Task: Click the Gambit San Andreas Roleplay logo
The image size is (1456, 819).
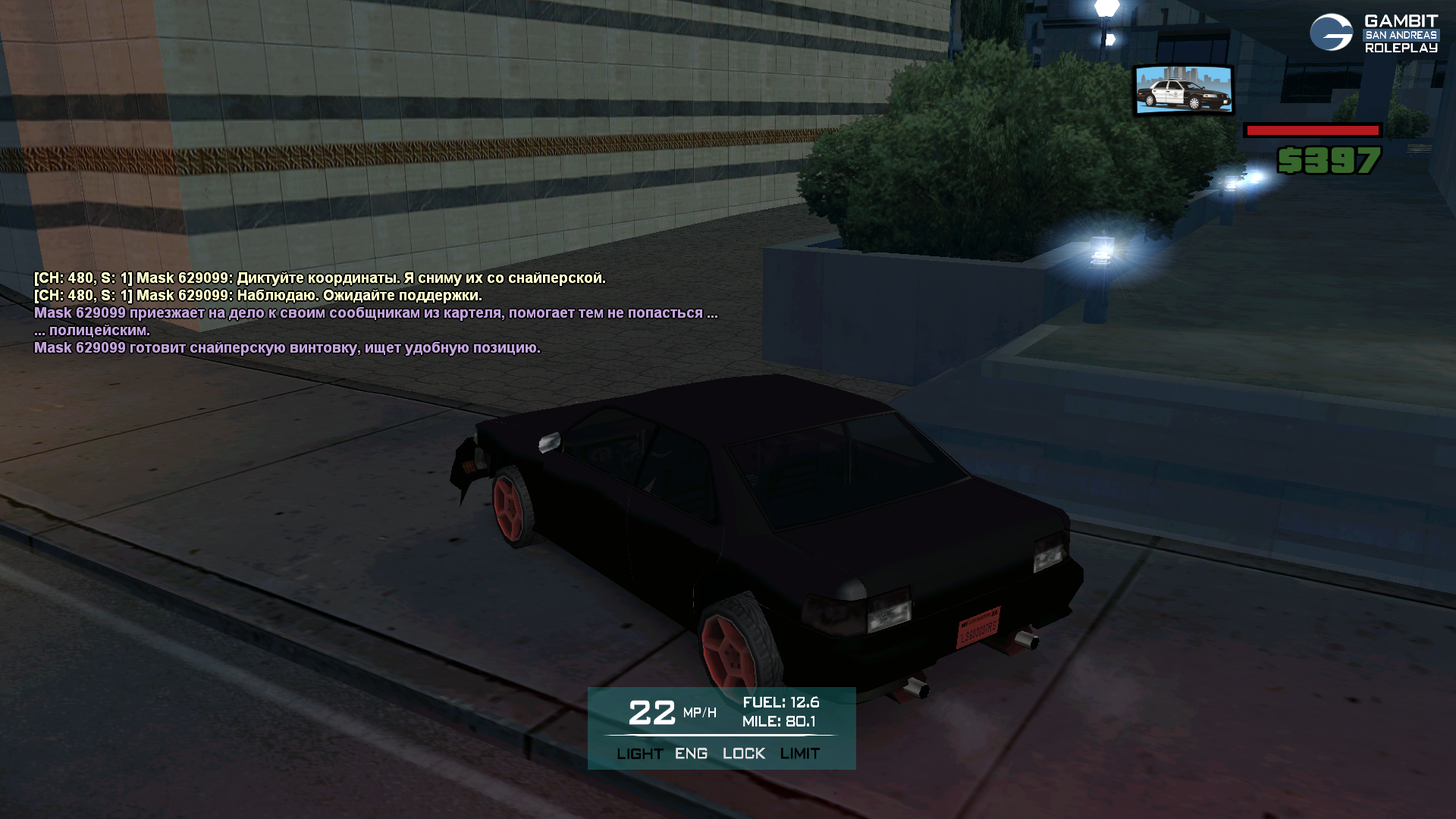Action: [1373, 33]
